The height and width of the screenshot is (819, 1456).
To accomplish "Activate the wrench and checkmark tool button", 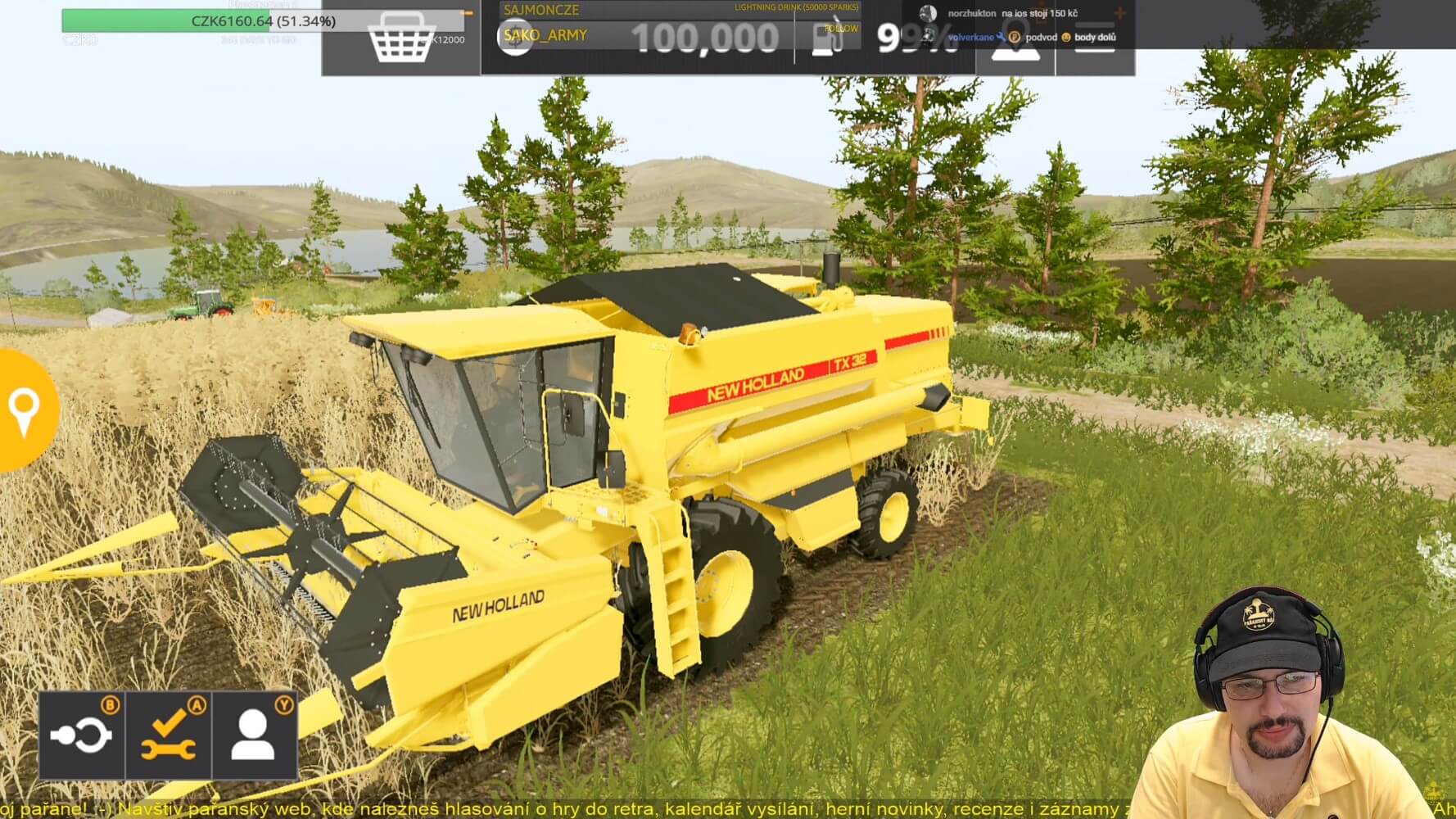I will (x=169, y=735).
